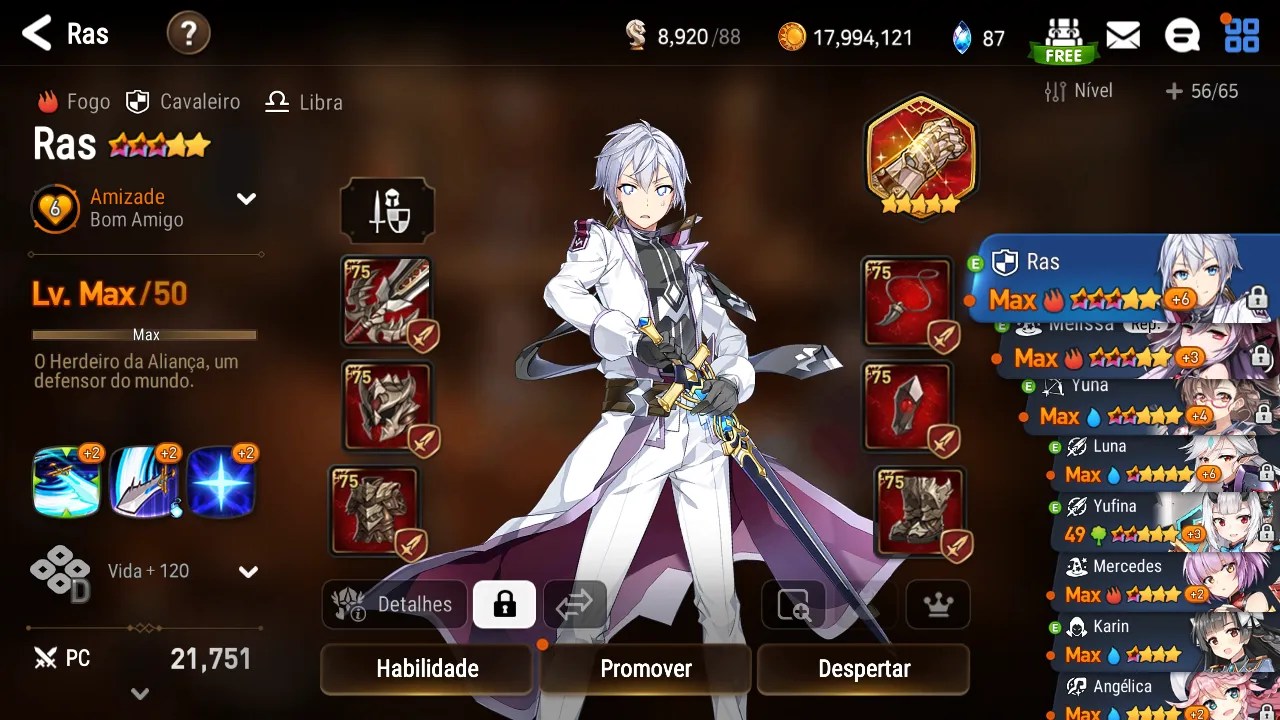1280x720 pixels.
Task: Go back using the arrow beside Ras
Action: pyautogui.click(x=37, y=34)
